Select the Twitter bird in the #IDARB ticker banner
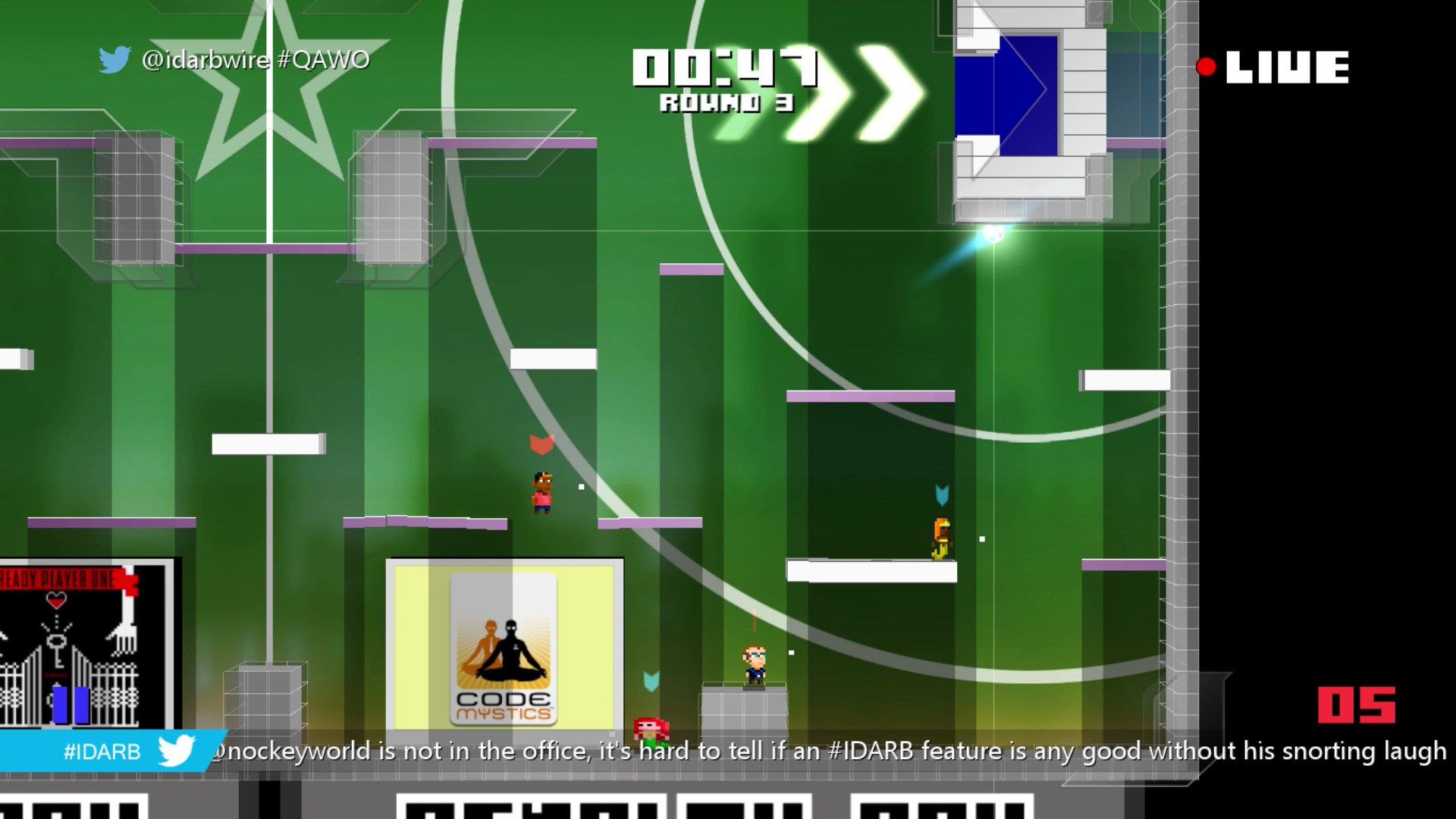The image size is (1456, 819). [x=176, y=751]
